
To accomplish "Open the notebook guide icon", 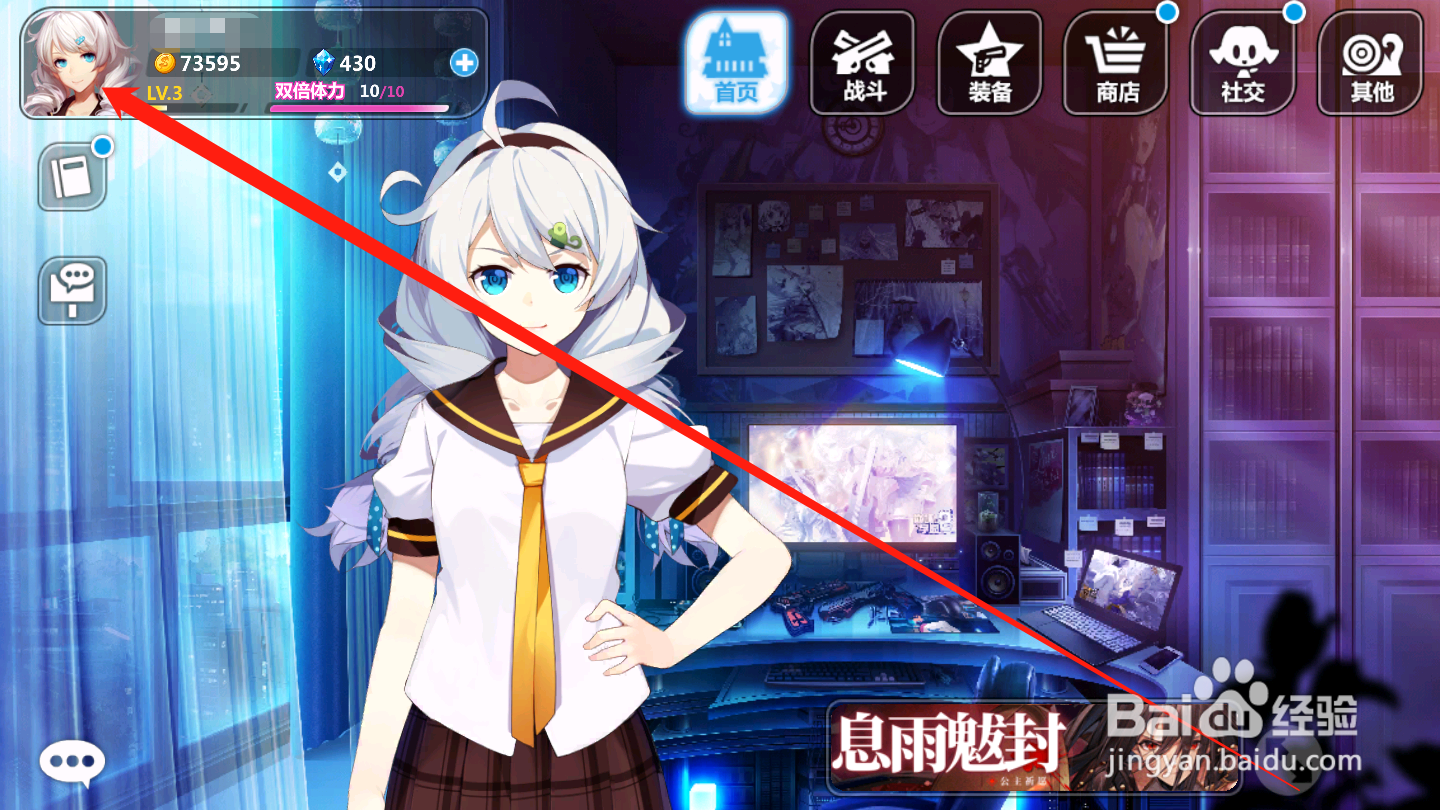I will [x=71, y=176].
